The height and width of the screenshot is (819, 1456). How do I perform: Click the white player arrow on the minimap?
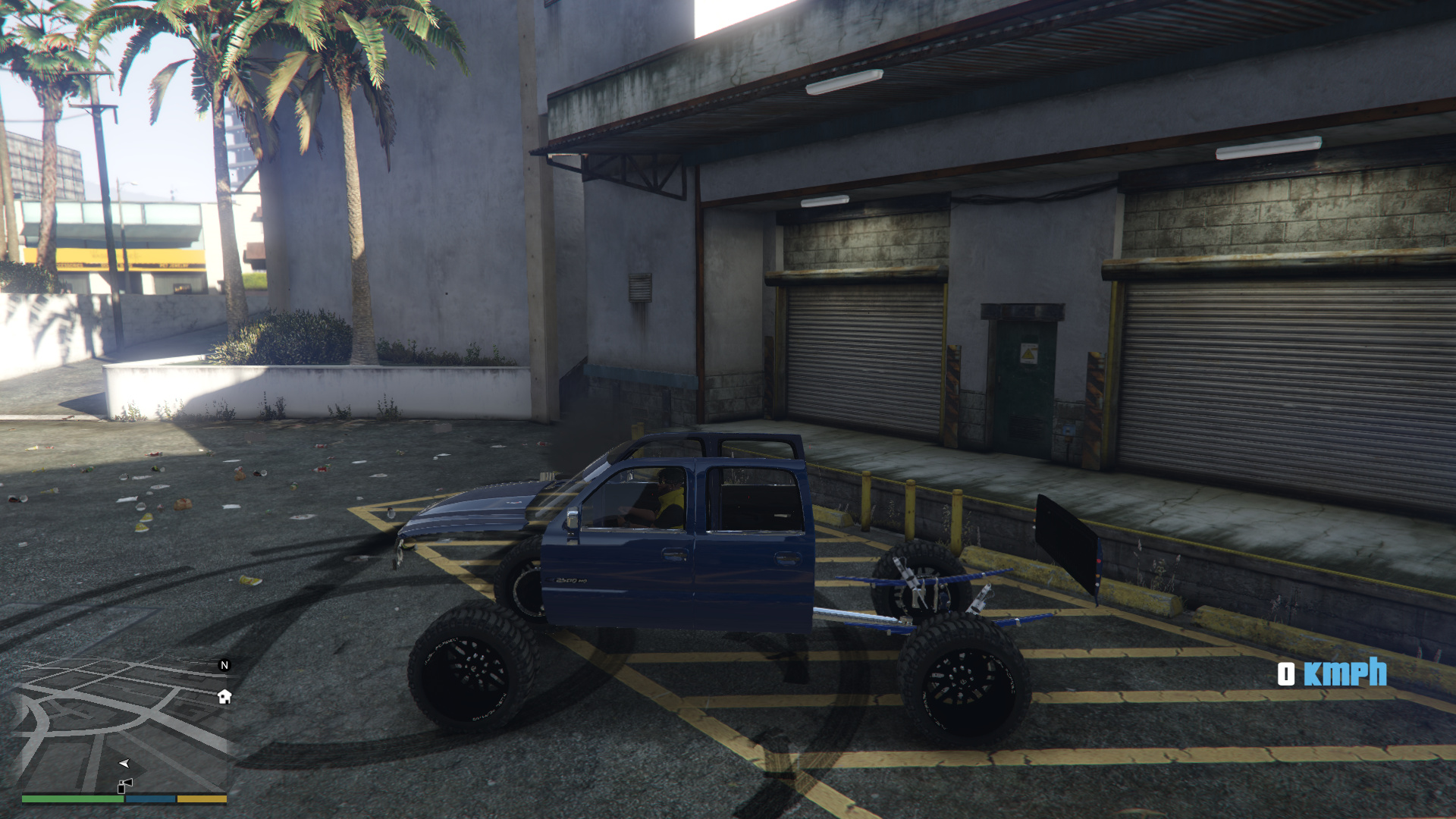click(x=124, y=763)
